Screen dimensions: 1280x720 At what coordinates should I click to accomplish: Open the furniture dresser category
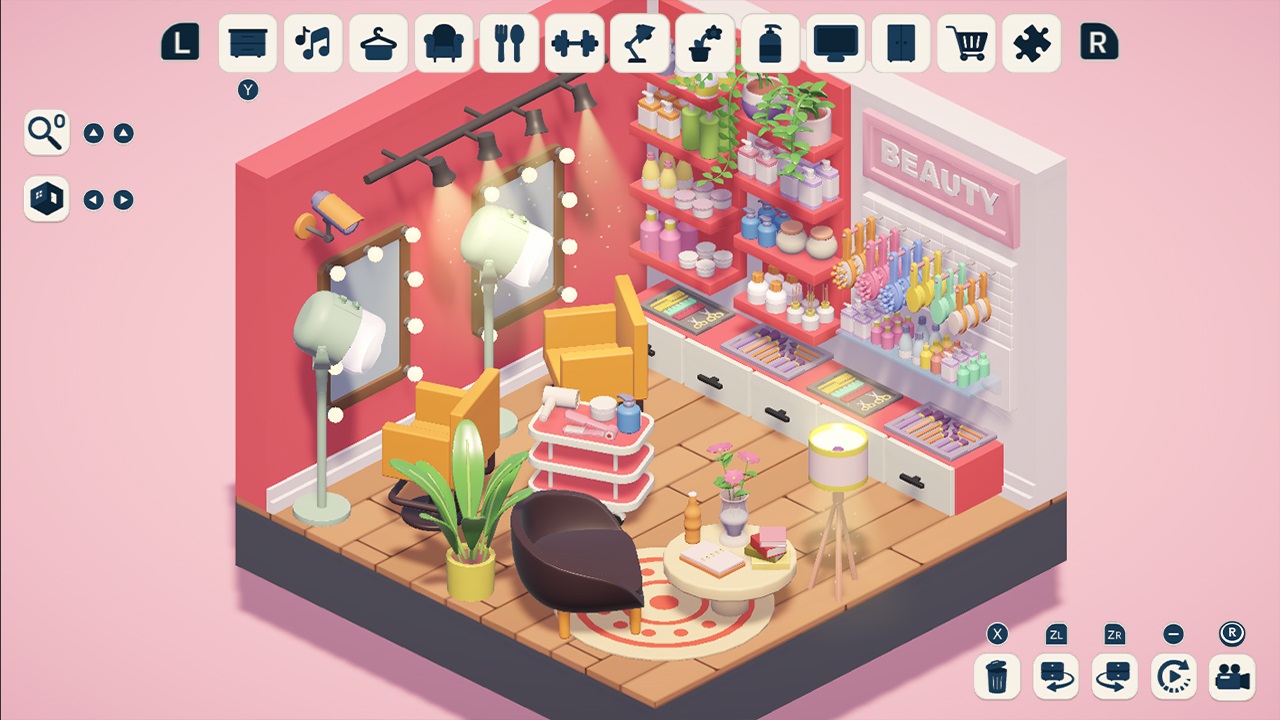[246, 44]
